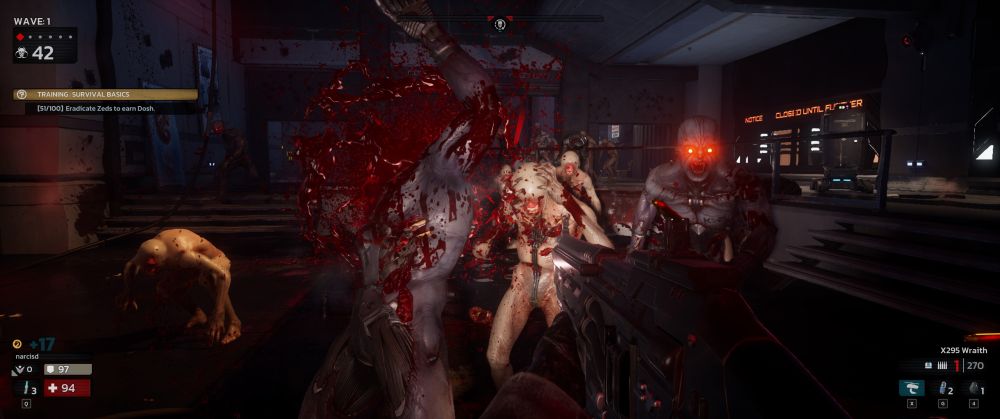Select the highlighted teal gadget slot

point(911,388)
